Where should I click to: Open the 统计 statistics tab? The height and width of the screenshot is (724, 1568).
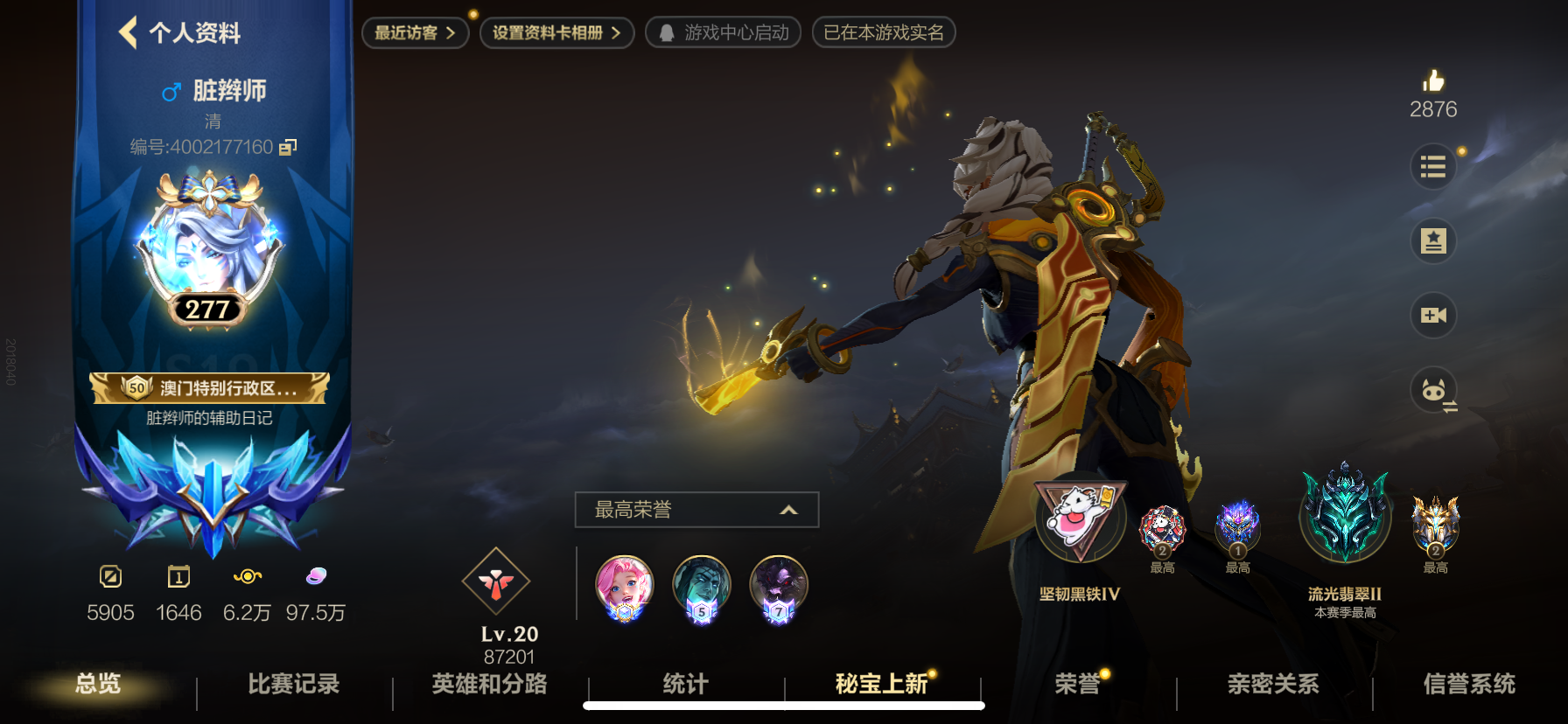(685, 684)
